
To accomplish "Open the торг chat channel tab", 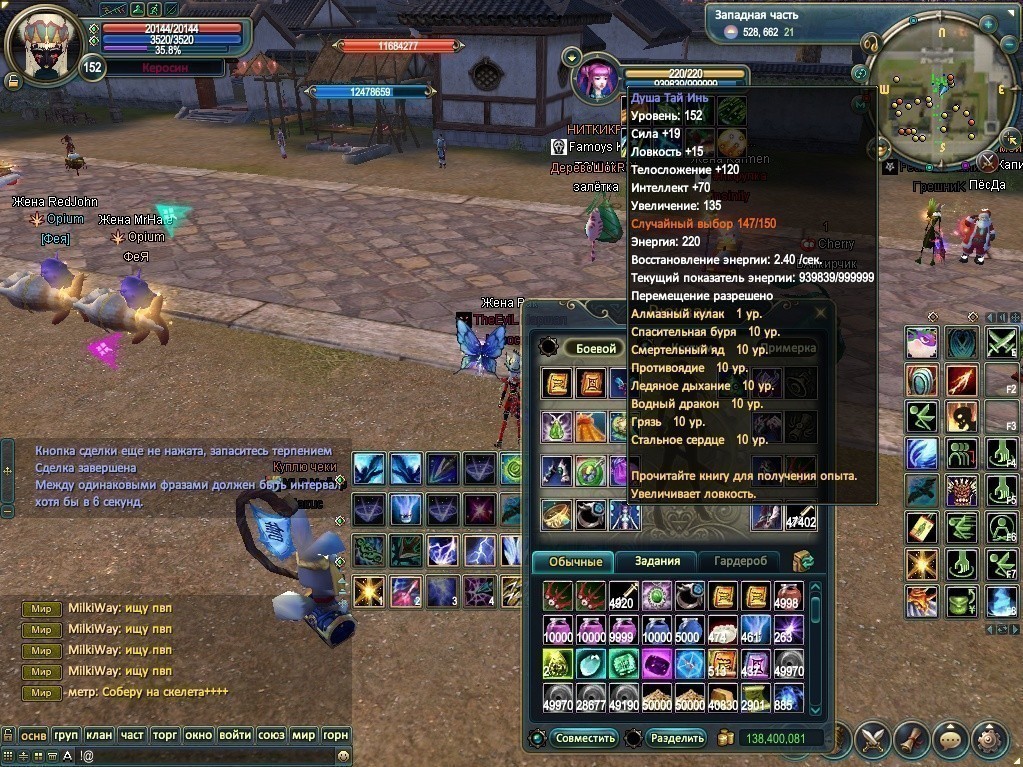I will (x=165, y=734).
